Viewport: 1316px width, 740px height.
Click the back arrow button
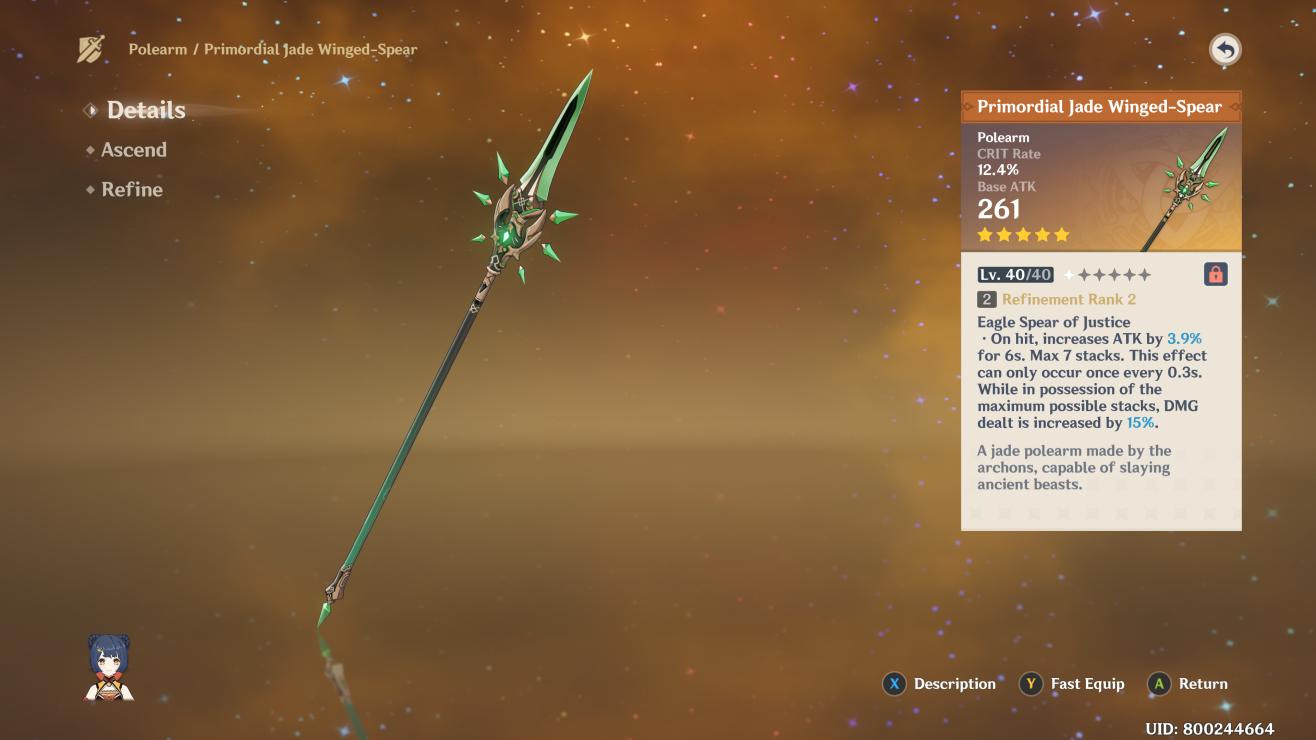[1225, 50]
